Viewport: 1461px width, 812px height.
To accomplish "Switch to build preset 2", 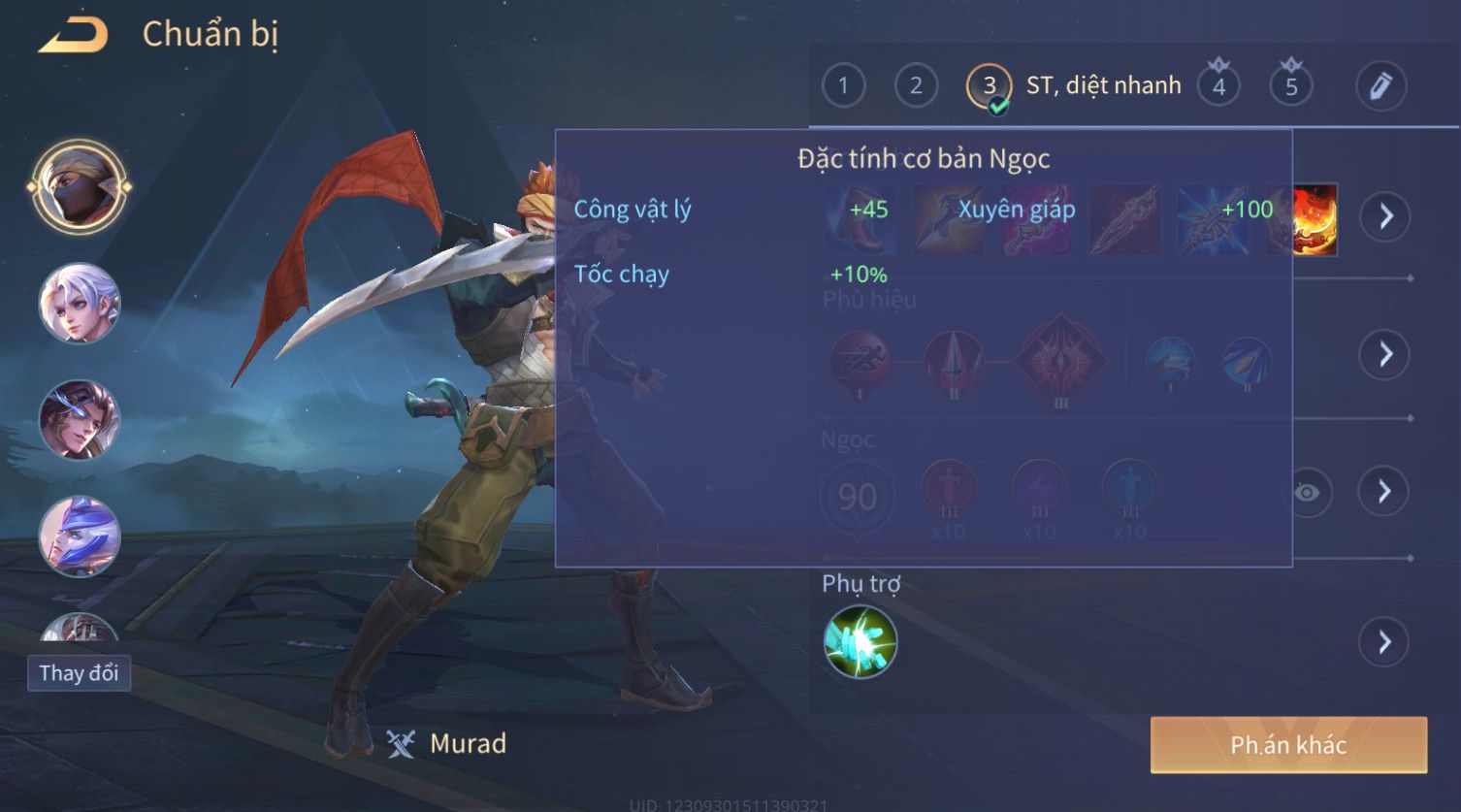I will click(916, 86).
